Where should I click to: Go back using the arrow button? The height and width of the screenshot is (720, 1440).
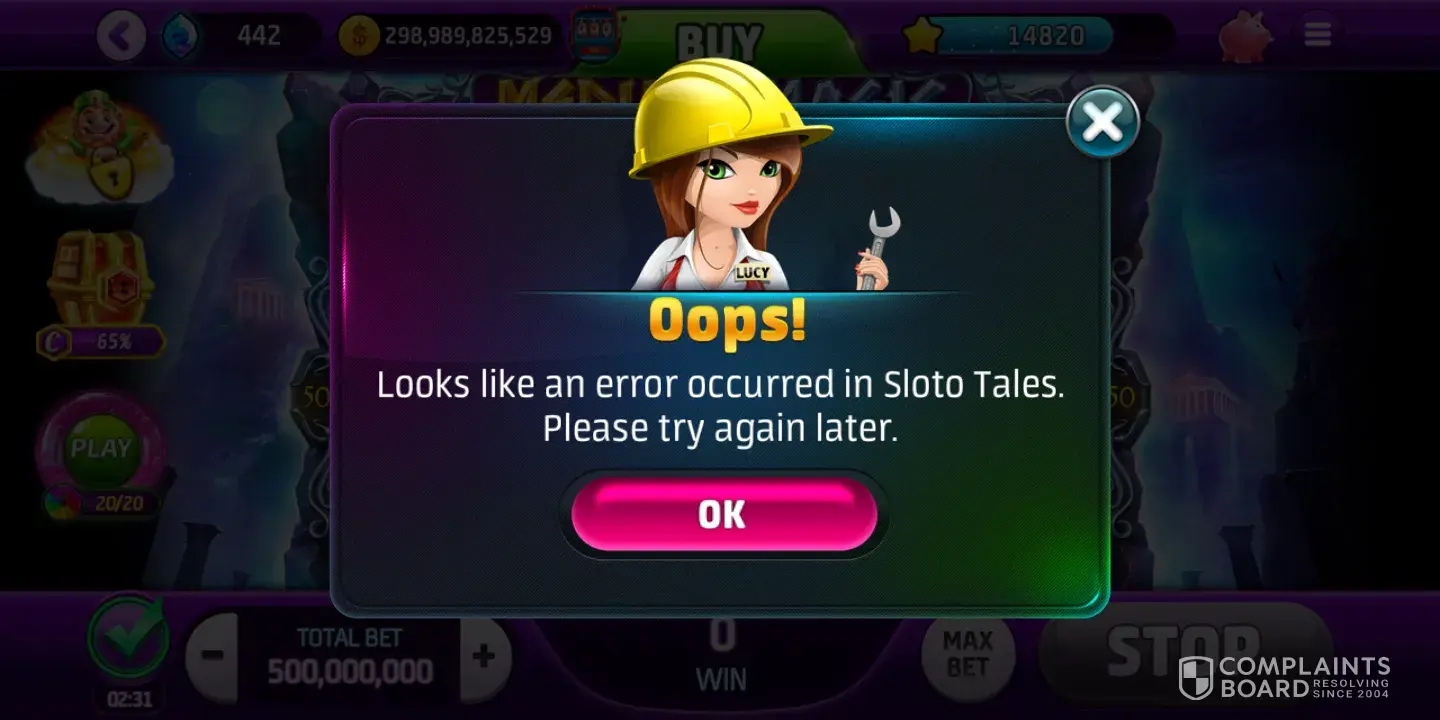coord(121,37)
